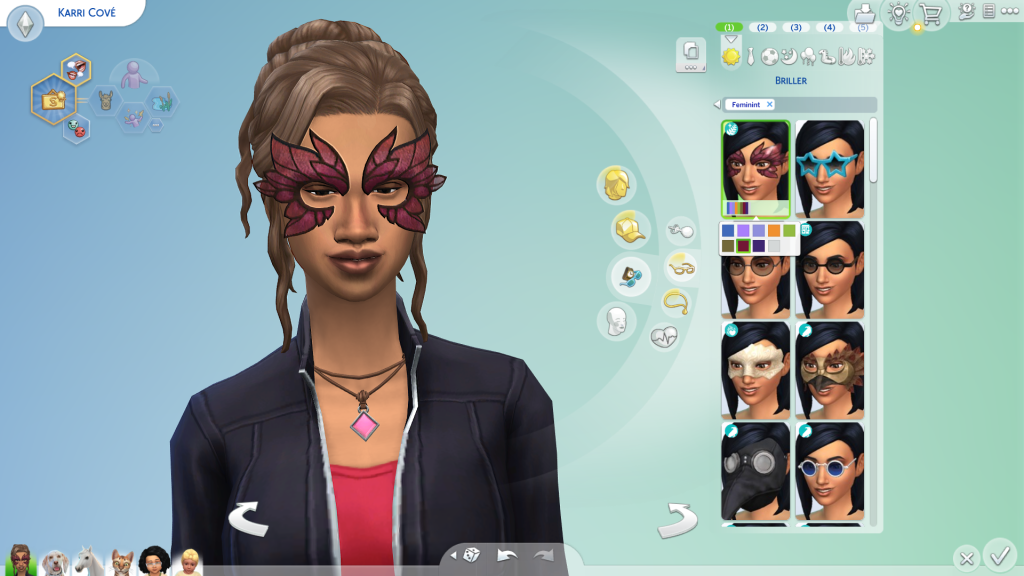Open the hats accessory category
The height and width of the screenshot is (576, 1024).
pyautogui.click(x=629, y=229)
